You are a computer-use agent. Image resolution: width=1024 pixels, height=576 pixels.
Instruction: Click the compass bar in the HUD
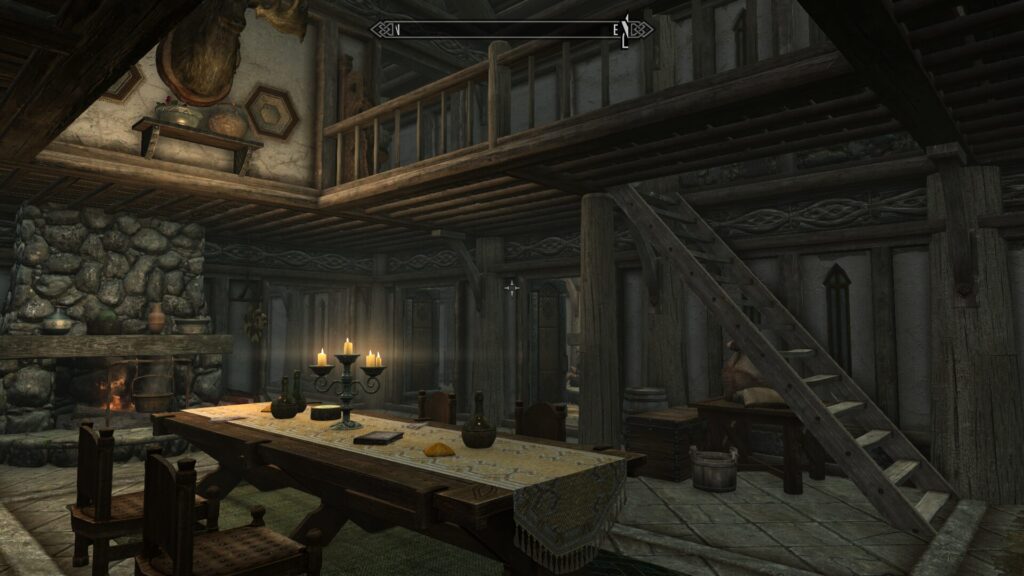(x=512, y=29)
